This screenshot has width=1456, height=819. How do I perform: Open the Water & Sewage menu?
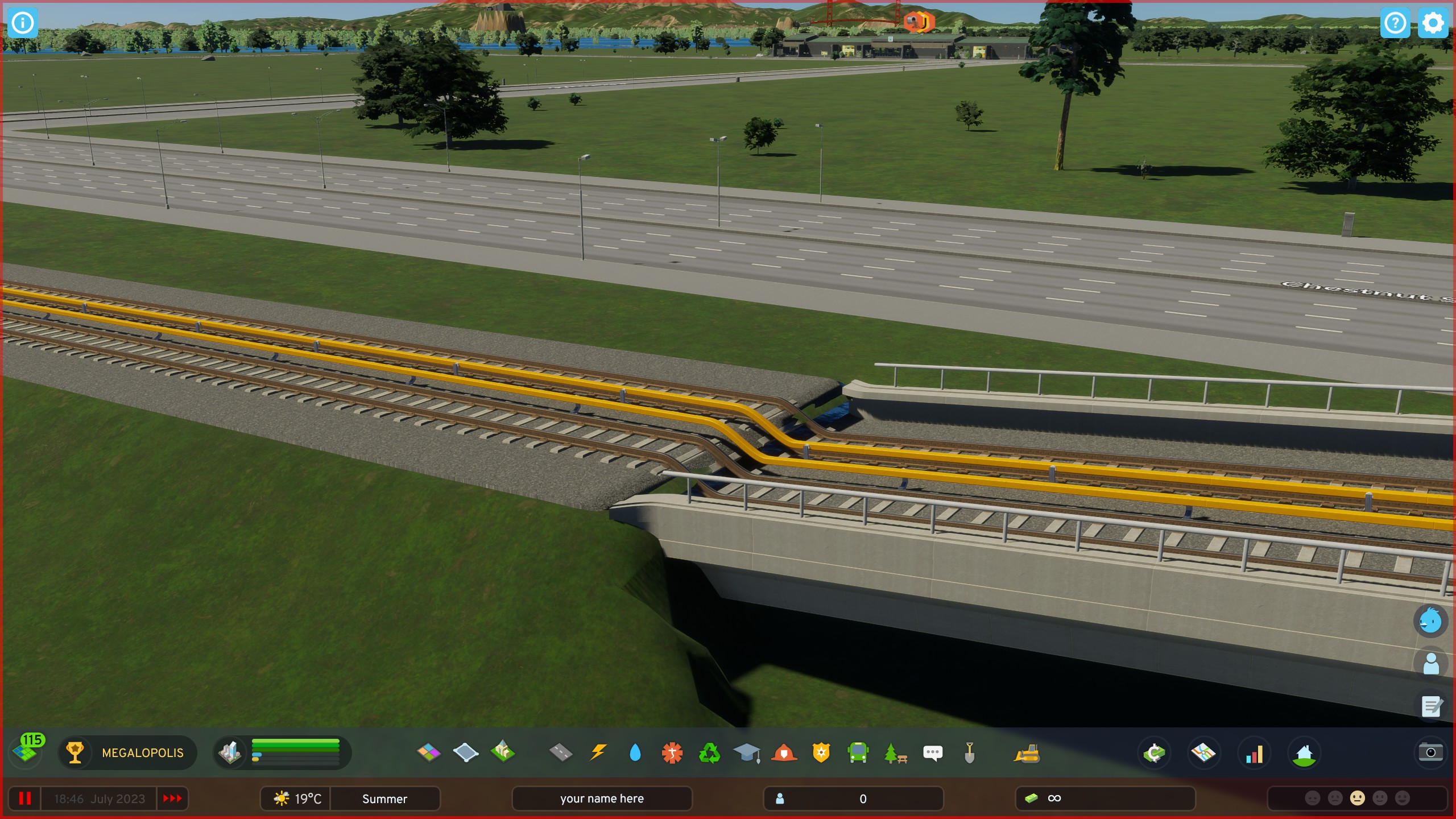[635, 753]
